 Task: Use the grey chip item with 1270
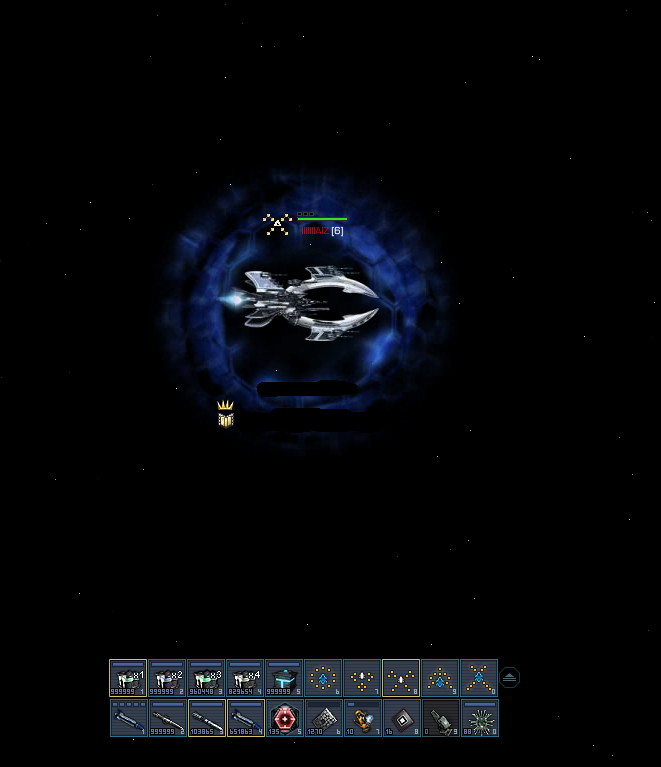click(323, 717)
